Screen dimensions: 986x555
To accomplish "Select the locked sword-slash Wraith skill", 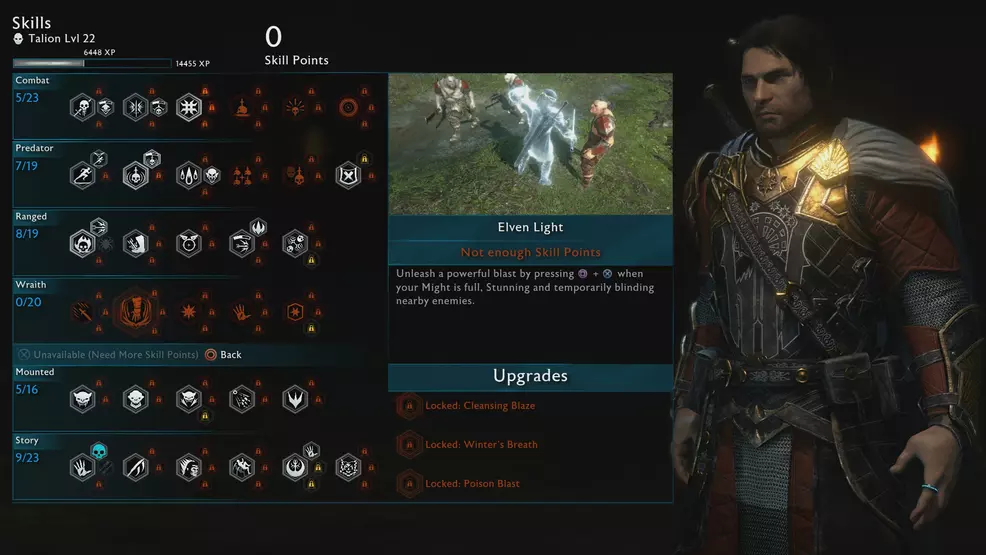I will [x=82, y=311].
